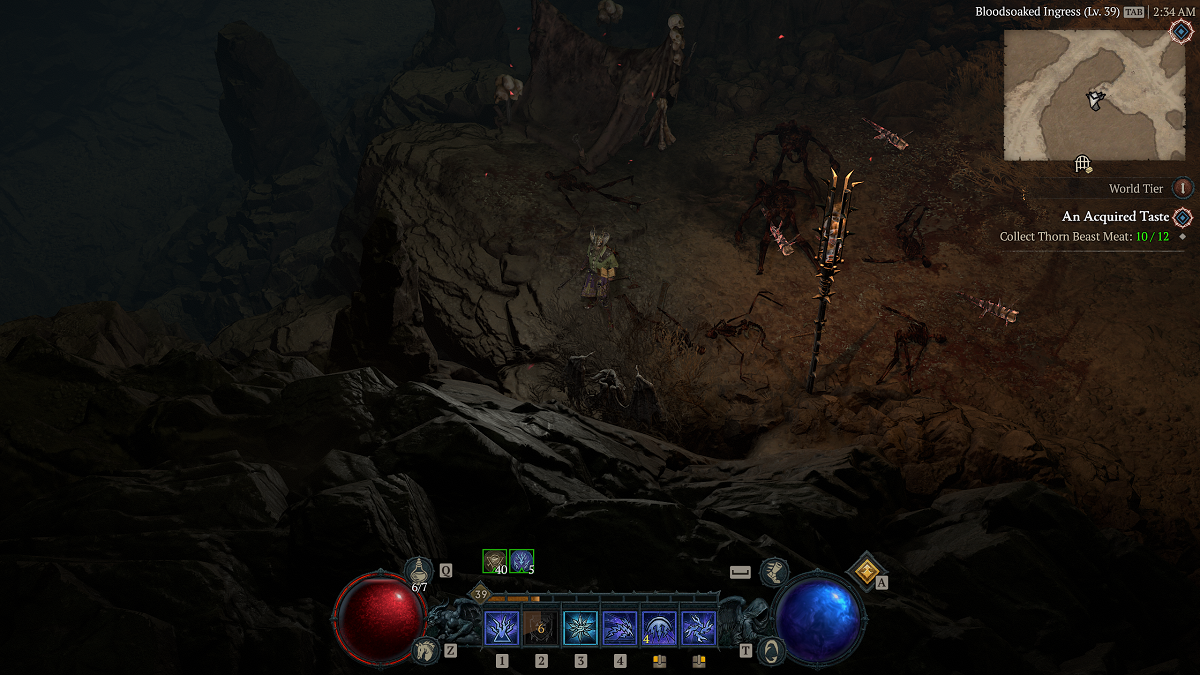Activate the starburst skill in slot three

tap(580, 629)
